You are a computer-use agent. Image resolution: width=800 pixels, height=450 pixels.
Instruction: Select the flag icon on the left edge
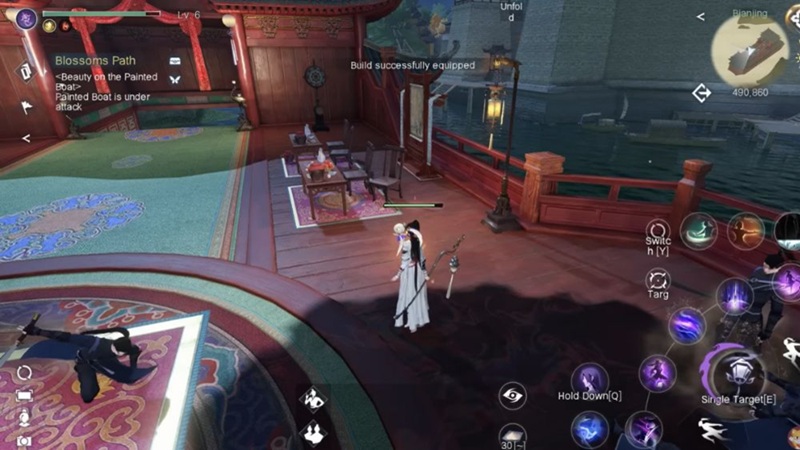26,104
